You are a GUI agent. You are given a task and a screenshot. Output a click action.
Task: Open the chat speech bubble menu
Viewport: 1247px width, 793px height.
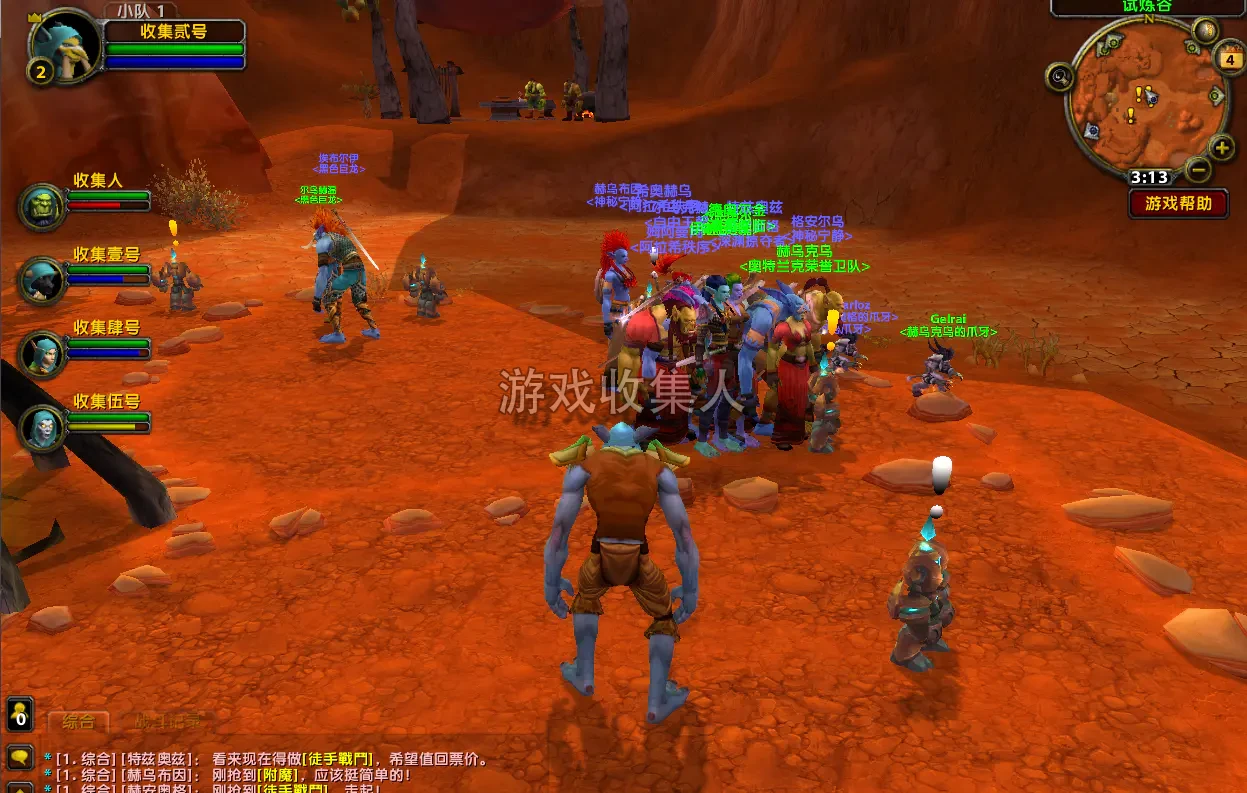19,757
